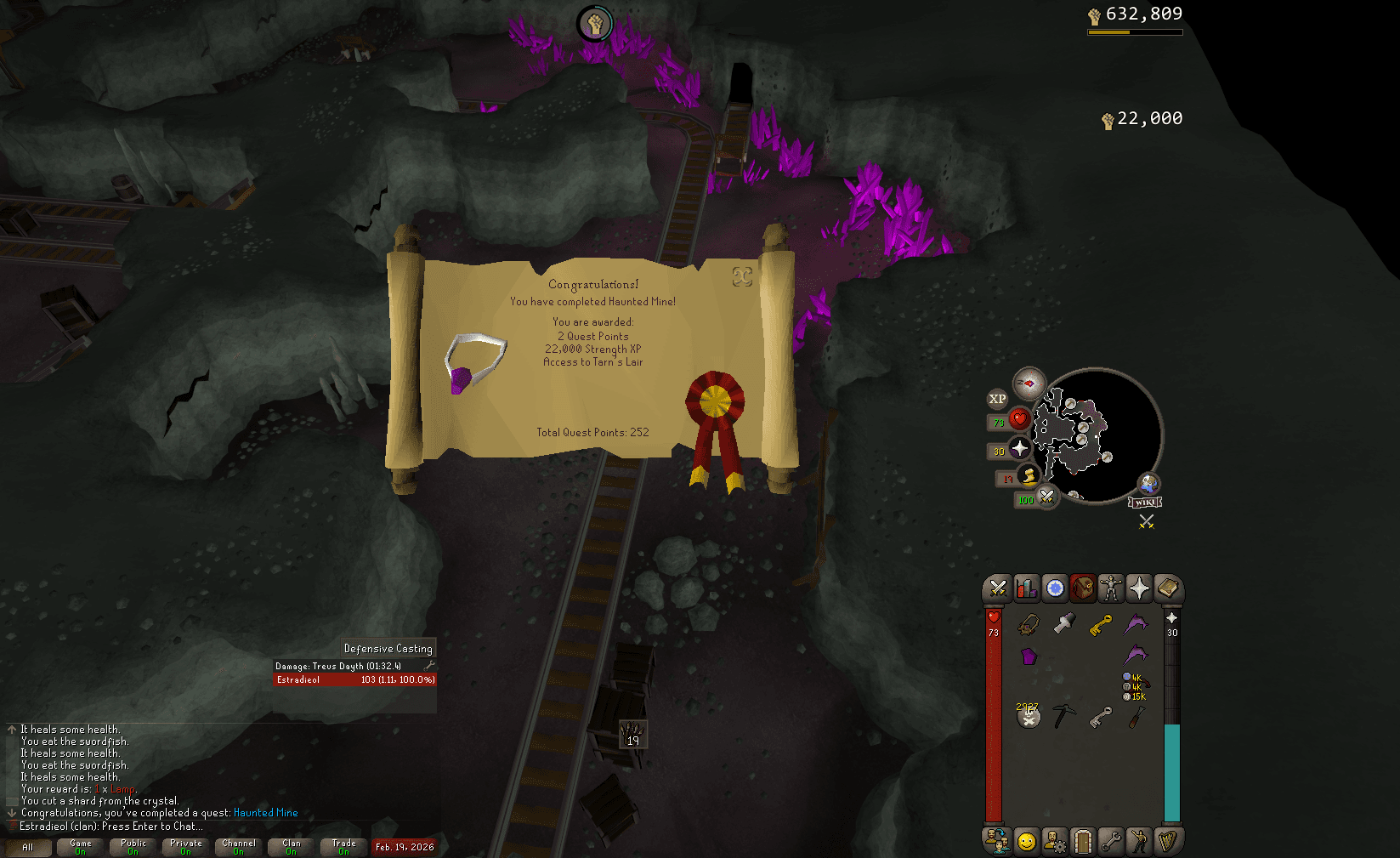Activate quick prayers orb
The width and height of the screenshot is (1400, 858).
[x=1019, y=448]
